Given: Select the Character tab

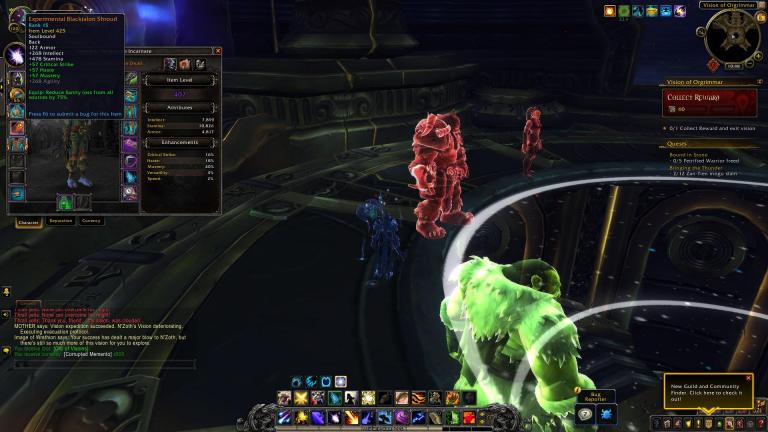Looking at the screenshot, I should [29, 221].
